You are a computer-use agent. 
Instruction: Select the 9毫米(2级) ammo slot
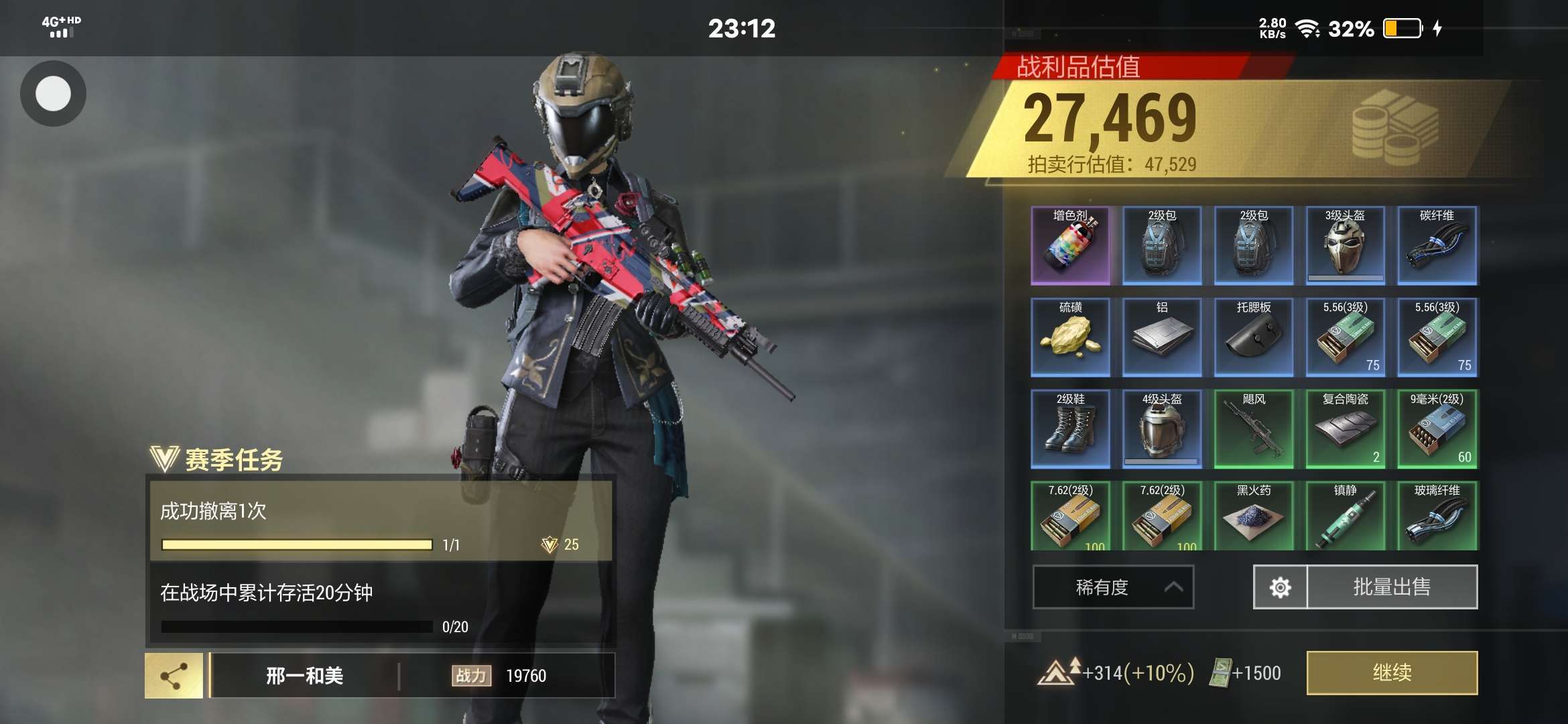pyautogui.click(x=1437, y=429)
